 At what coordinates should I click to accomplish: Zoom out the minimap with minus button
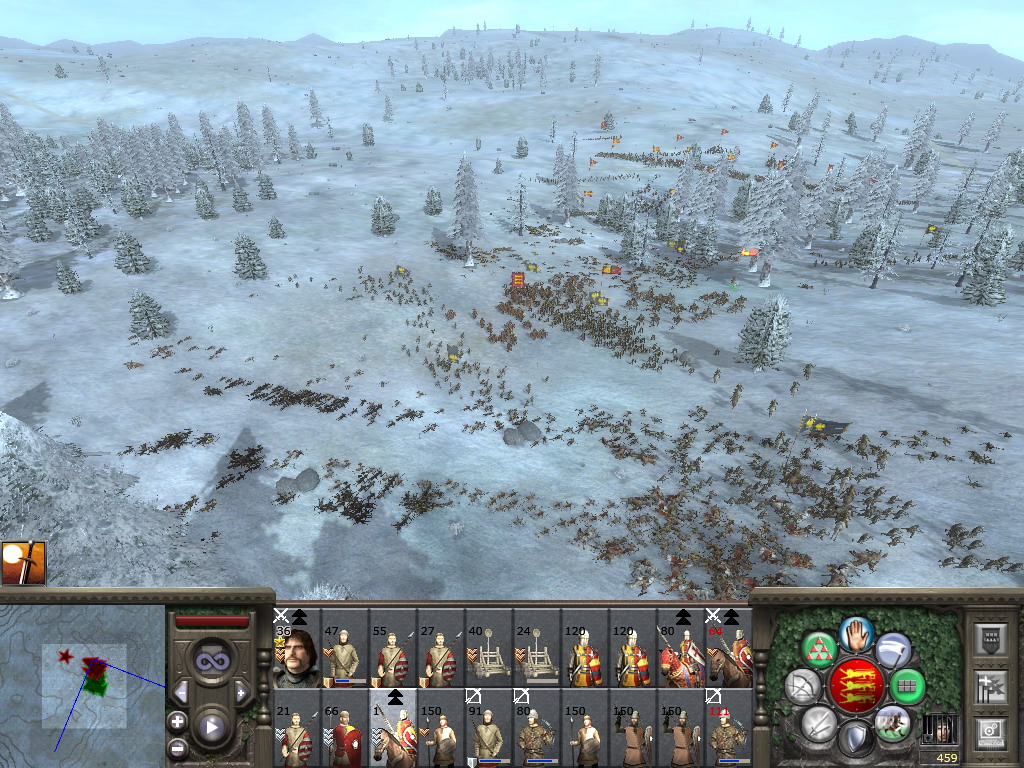coord(177,747)
